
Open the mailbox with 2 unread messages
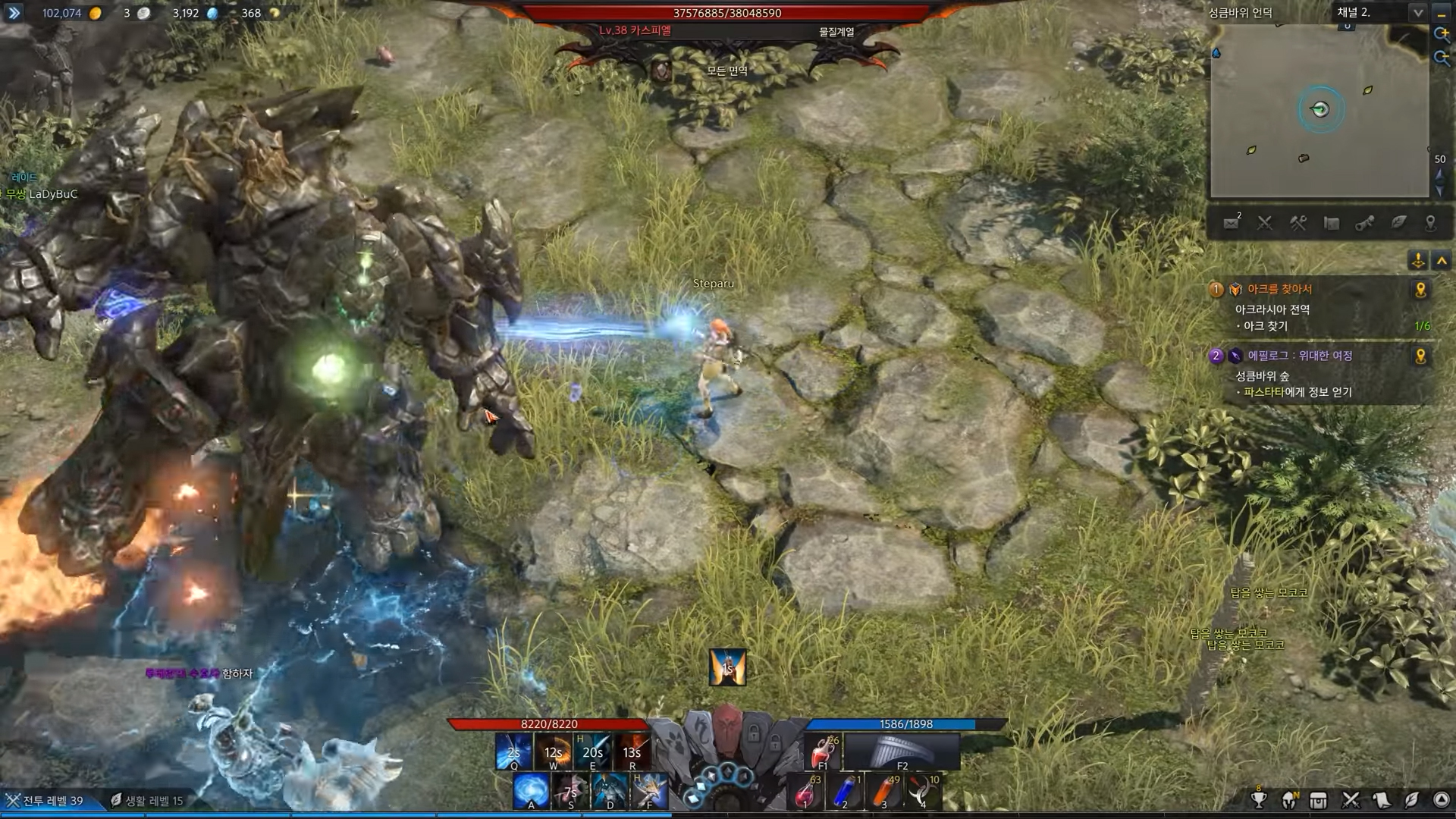coord(1232,223)
